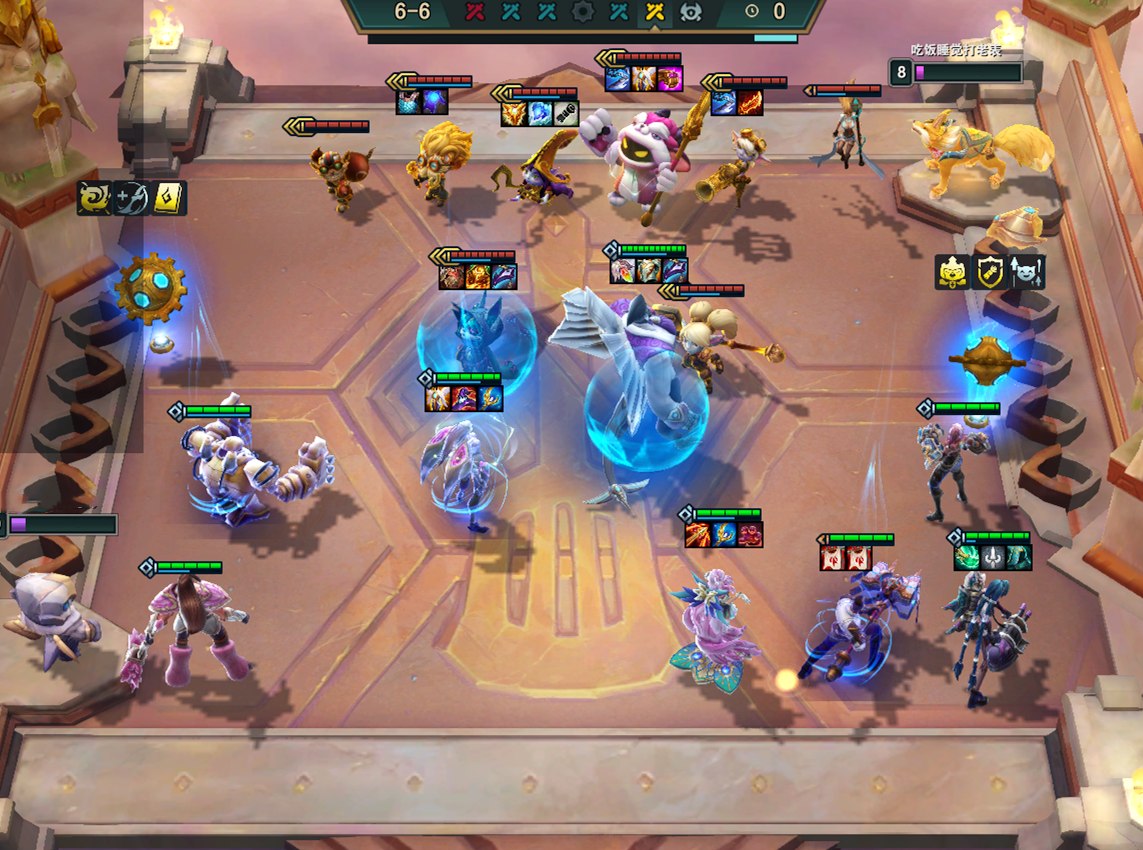Inspect the yellow spellbook augment icon
1143x850 pixels.
(x=168, y=198)
